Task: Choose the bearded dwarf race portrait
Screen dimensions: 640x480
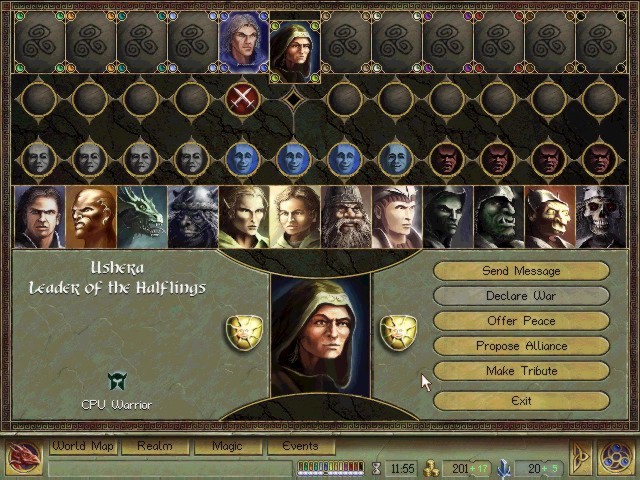Action: 345,217
